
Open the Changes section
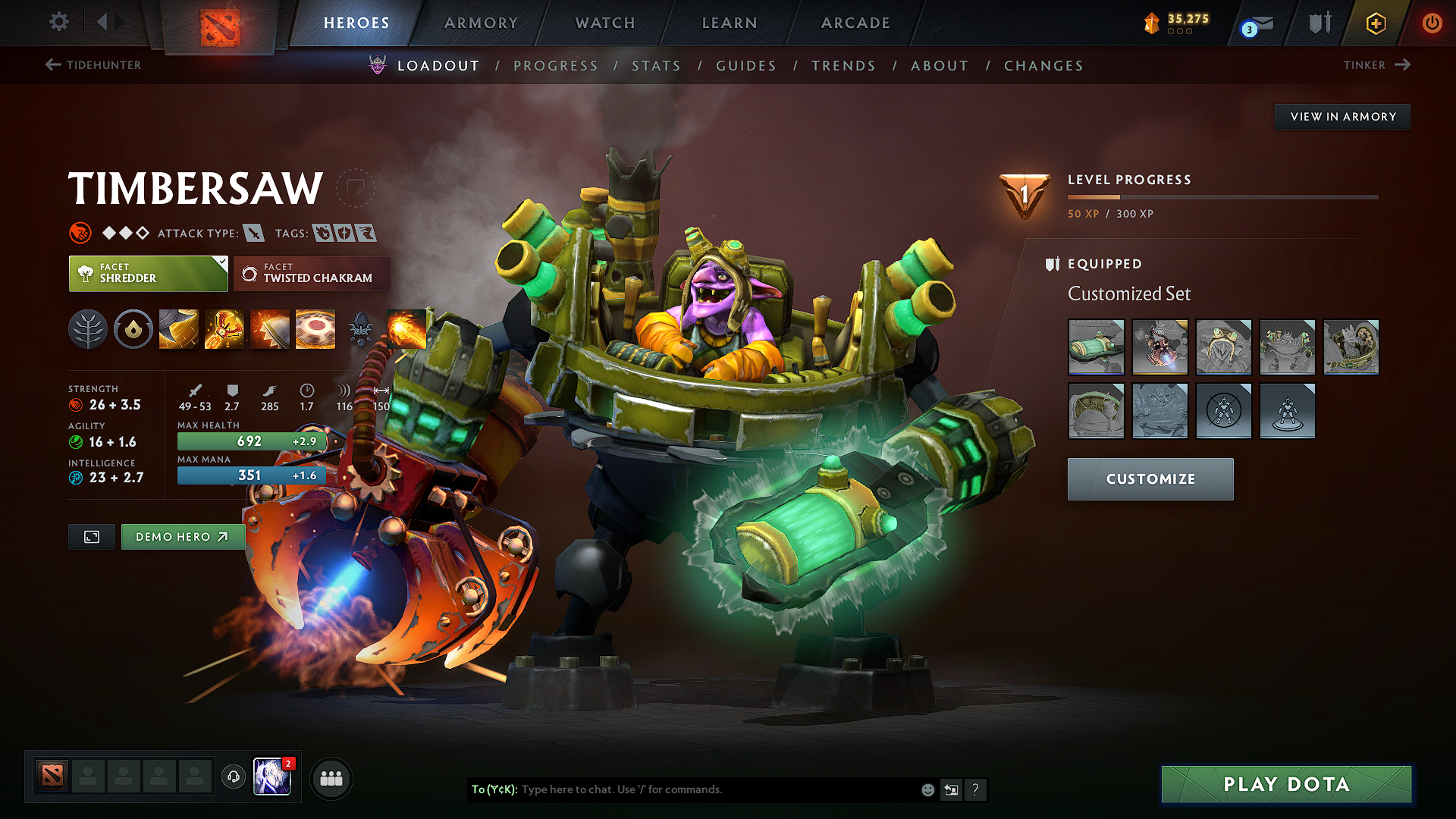[x=1043, y=66]
